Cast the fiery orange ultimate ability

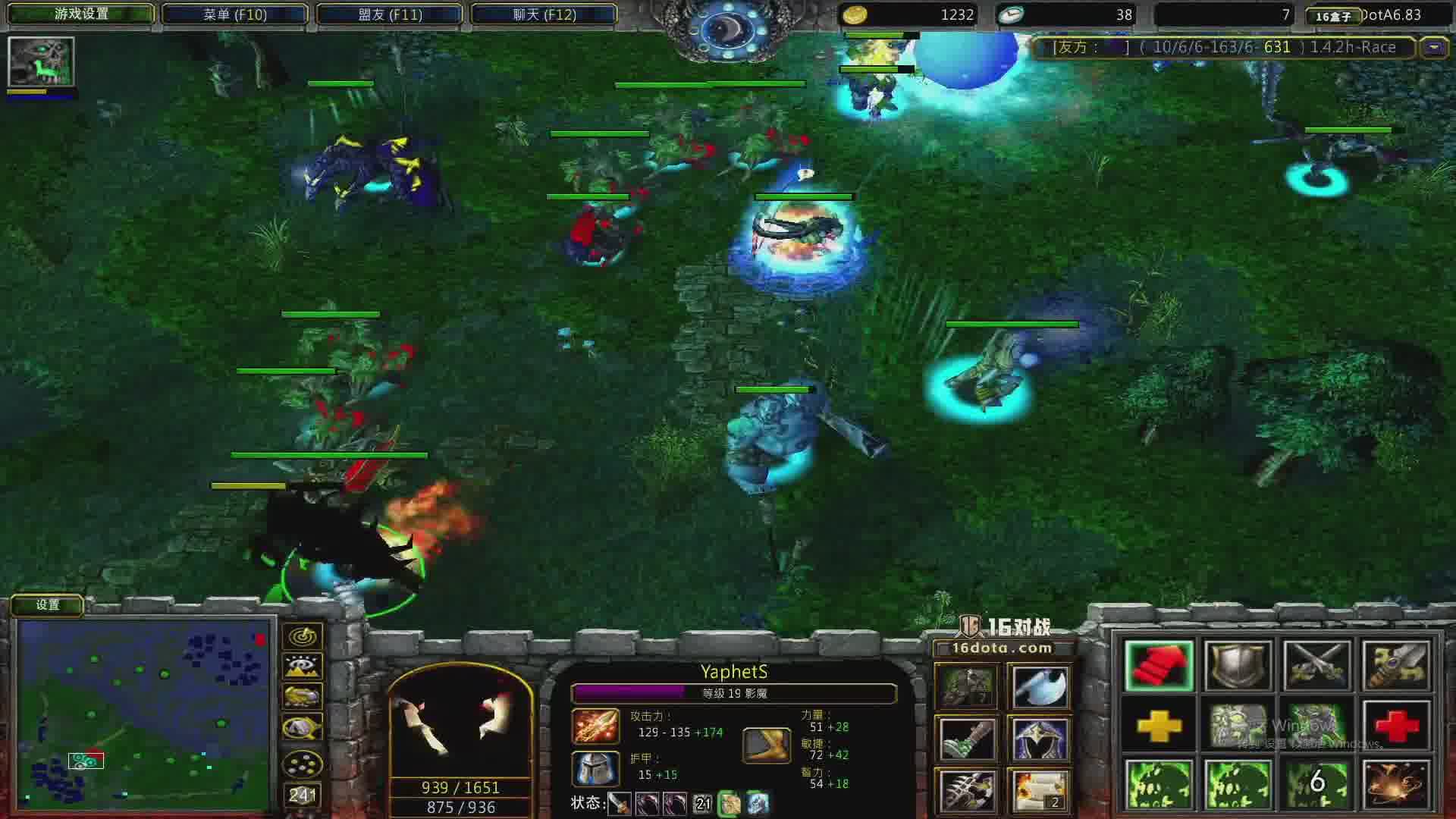1396,785
